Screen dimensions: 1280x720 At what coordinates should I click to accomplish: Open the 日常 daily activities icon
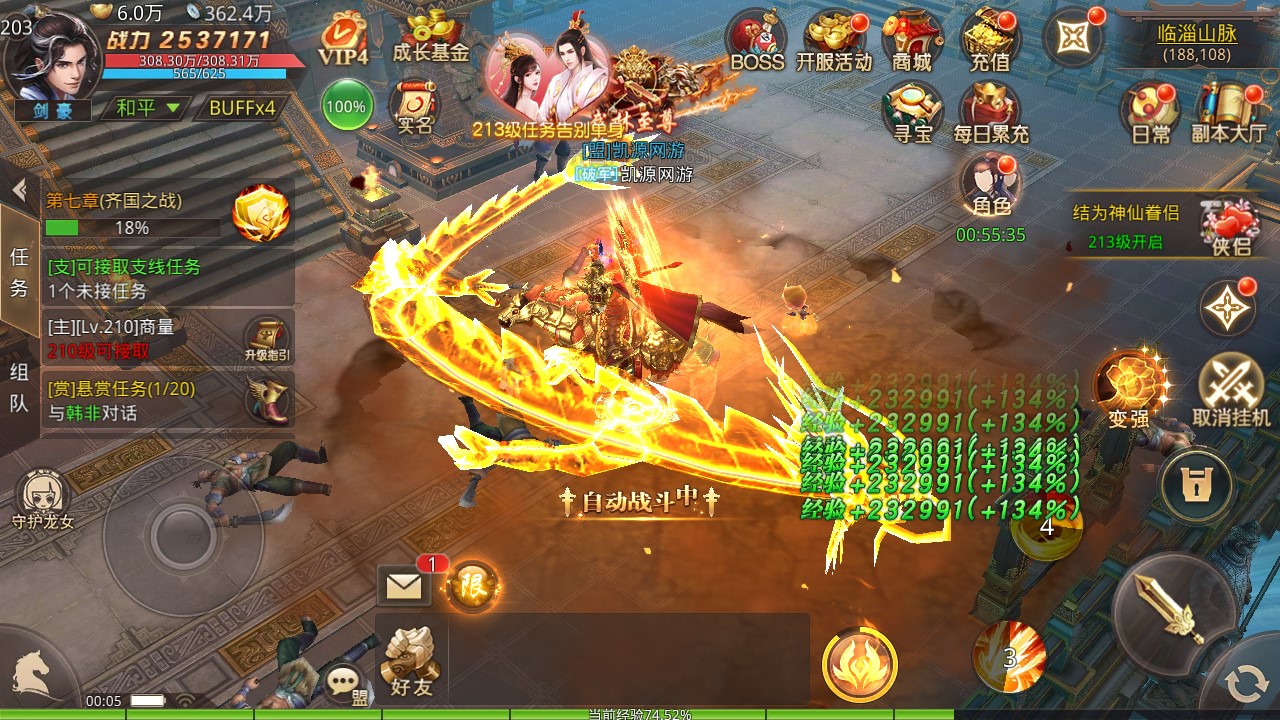pyautogui.click(x=1150, y=110)
